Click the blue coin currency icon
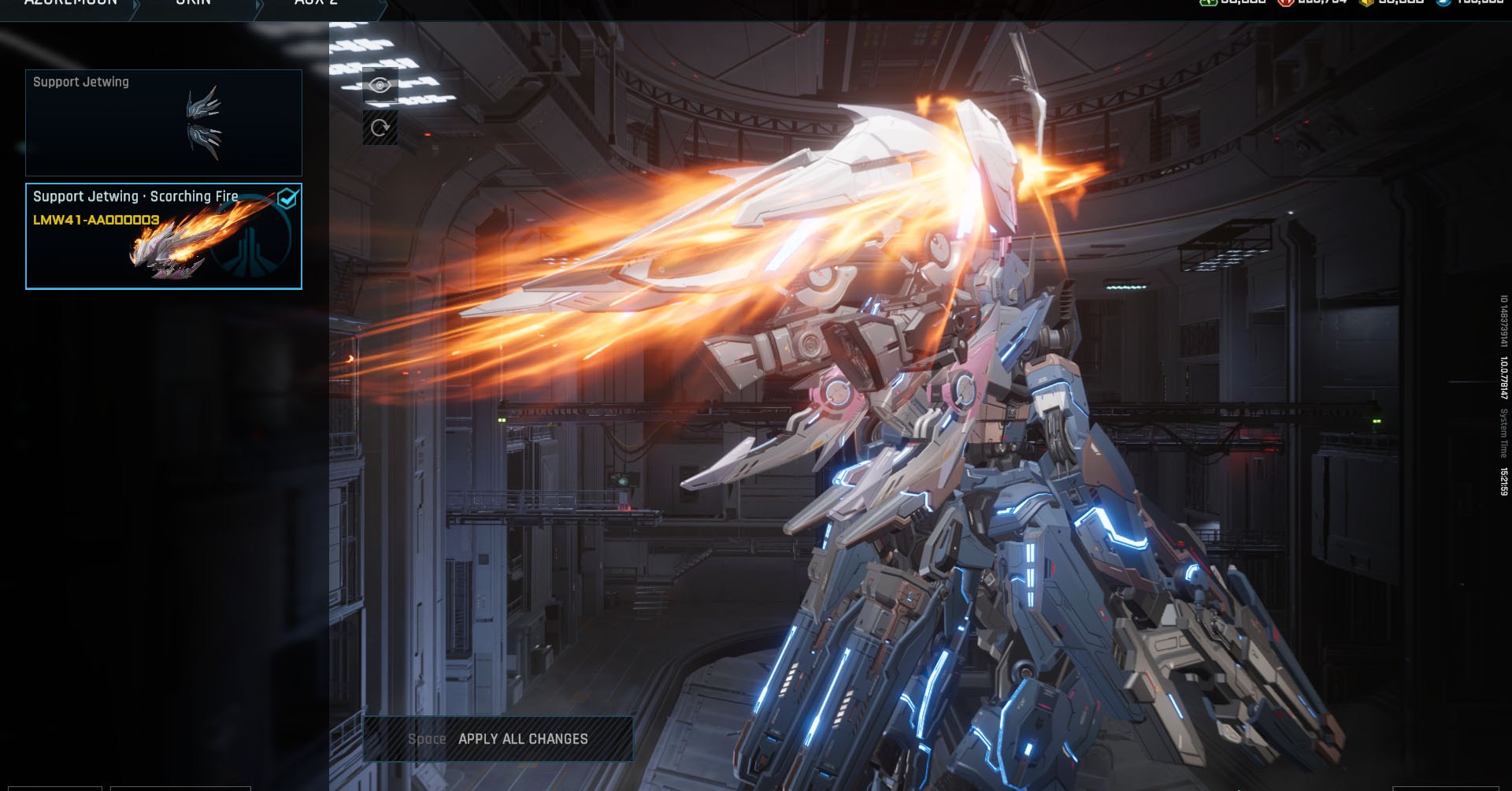1512x791 pixels. coord(1443,4)
